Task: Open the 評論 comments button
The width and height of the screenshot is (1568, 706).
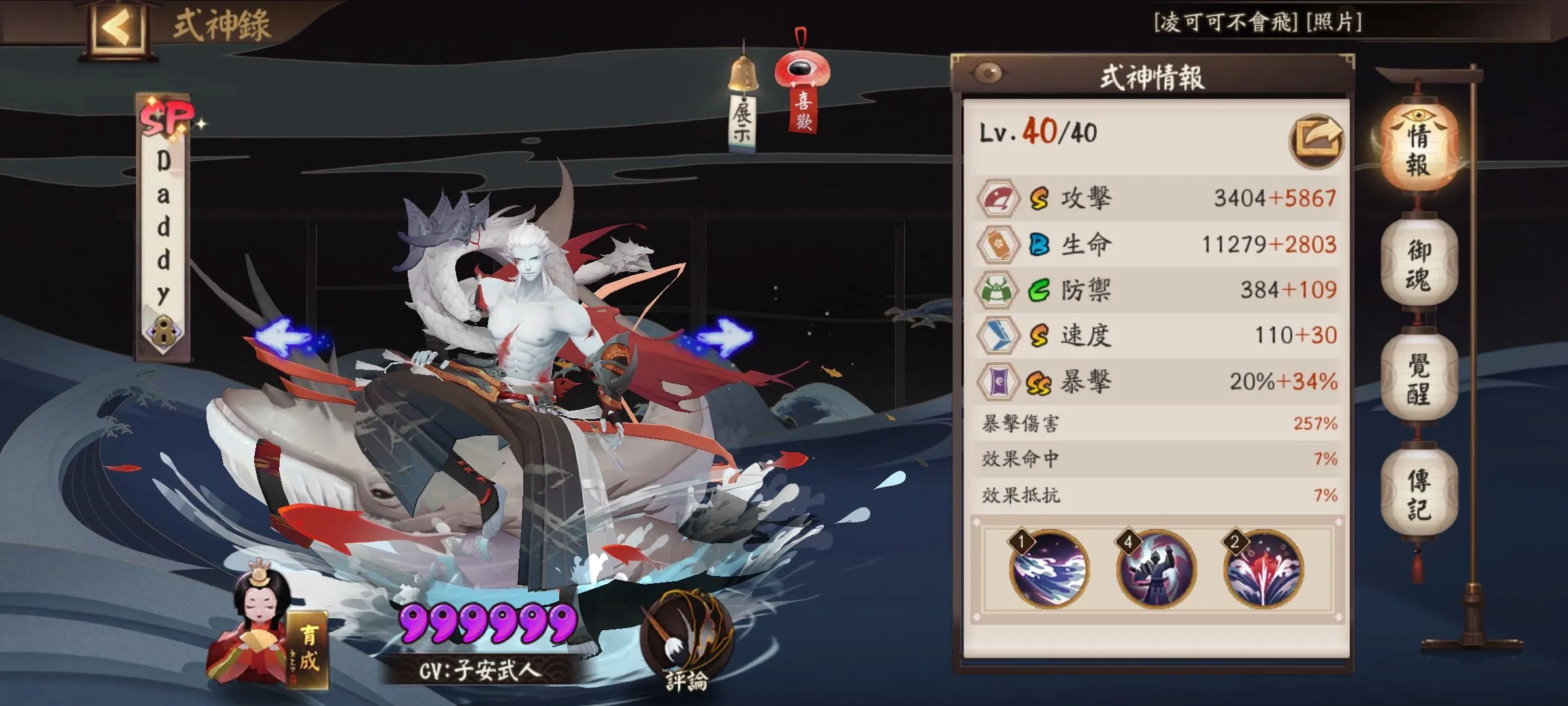Action: coord(686,644)
